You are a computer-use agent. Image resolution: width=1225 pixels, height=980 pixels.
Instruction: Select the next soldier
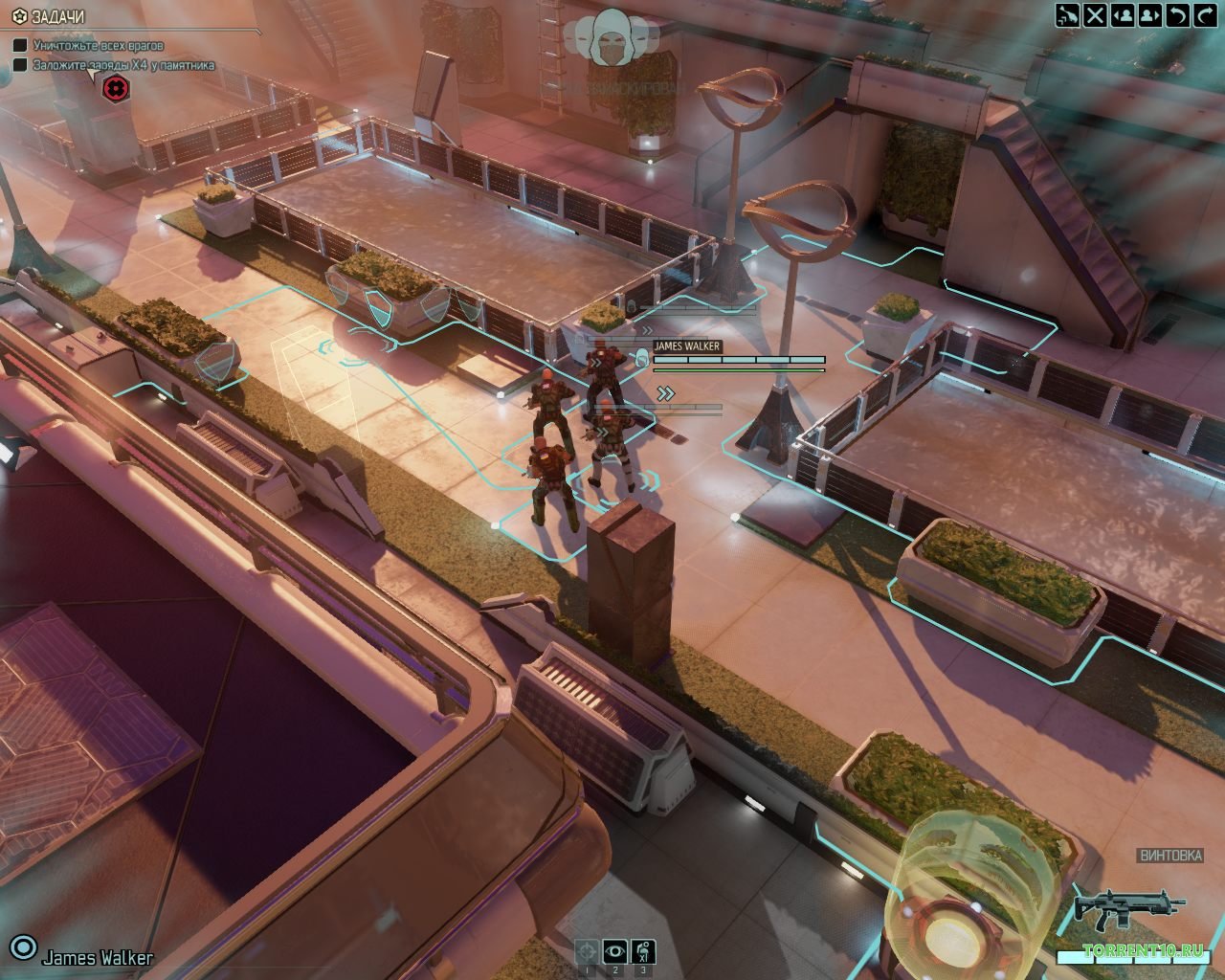(1150, 14)
